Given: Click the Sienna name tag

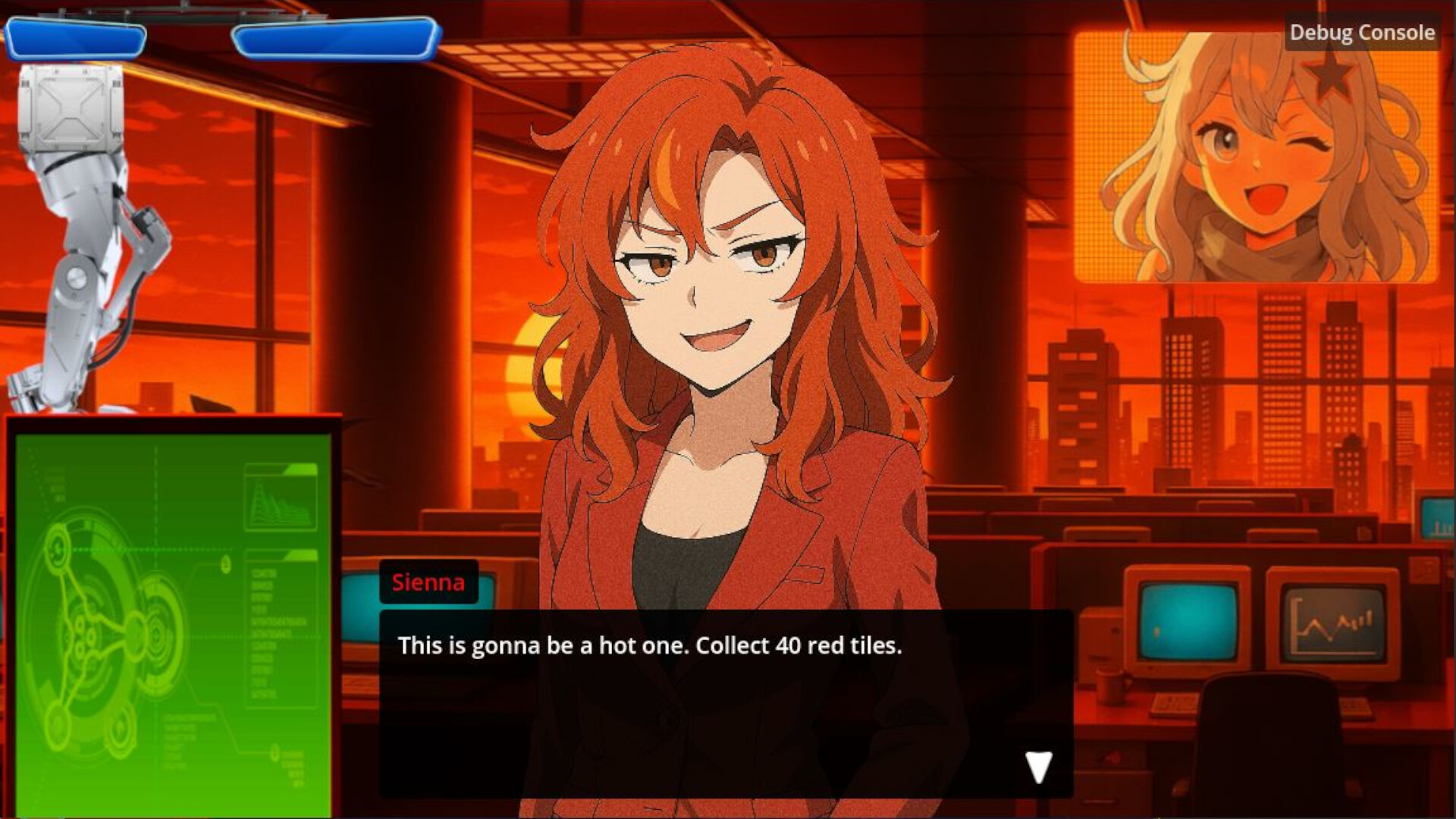Looking at the screenshot, I should pos(428,582).
